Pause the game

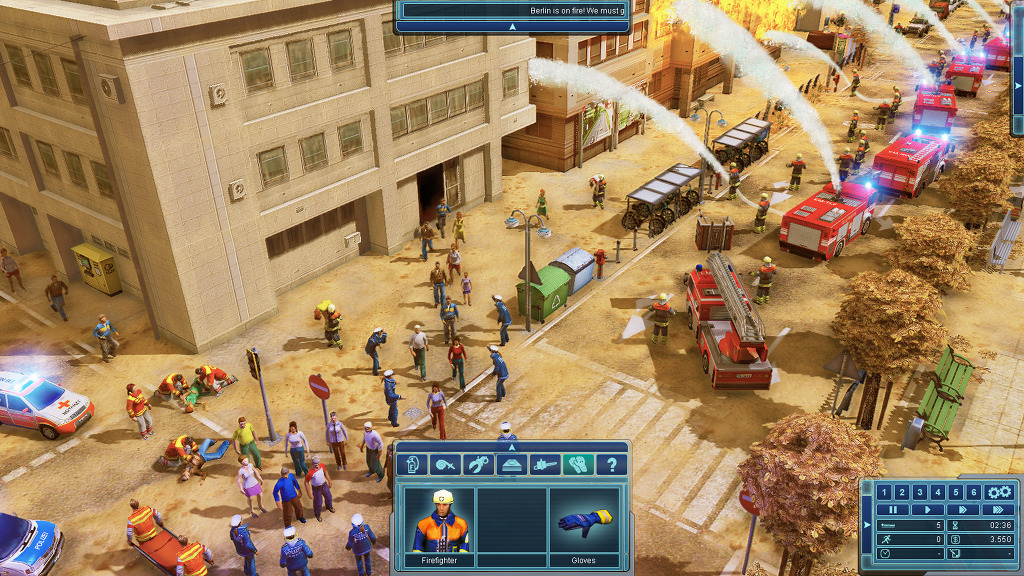click(x=891, y=509)
